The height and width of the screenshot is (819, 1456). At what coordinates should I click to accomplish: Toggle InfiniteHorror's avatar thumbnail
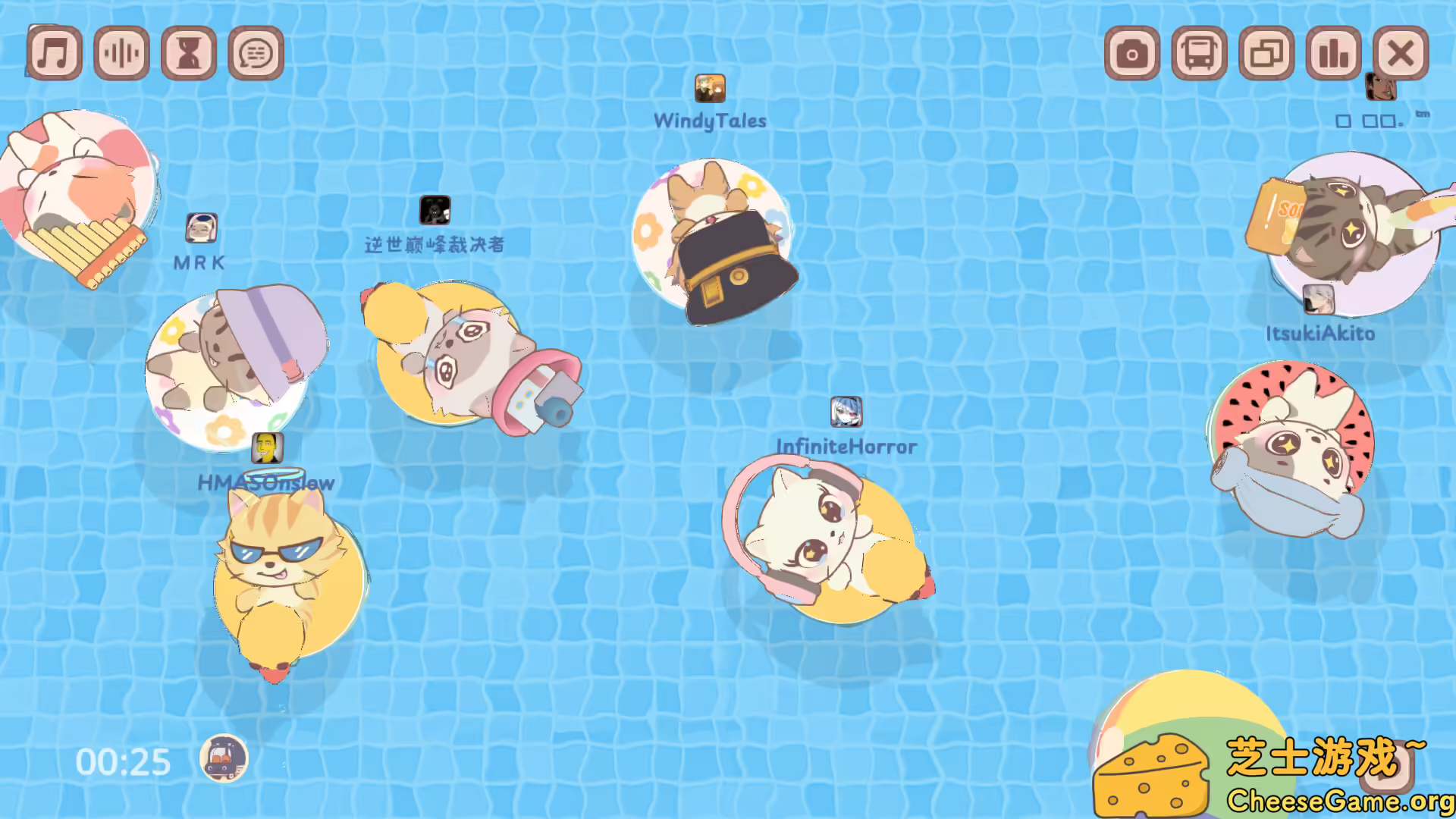pyautogui.click(x=847, y=413)
